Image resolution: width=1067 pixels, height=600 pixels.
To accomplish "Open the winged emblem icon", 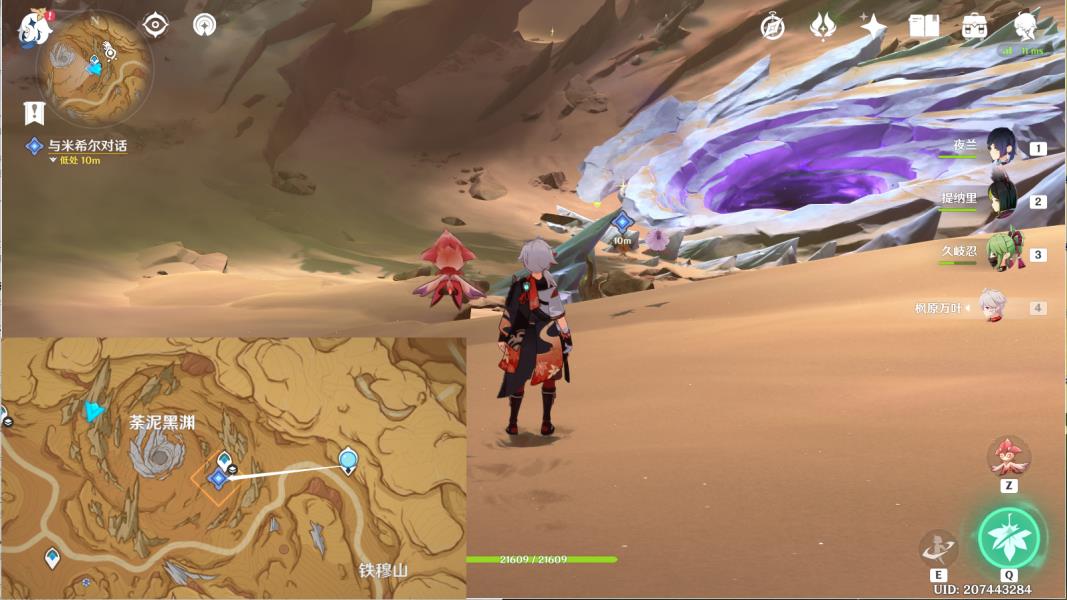I will pos(823,26).
